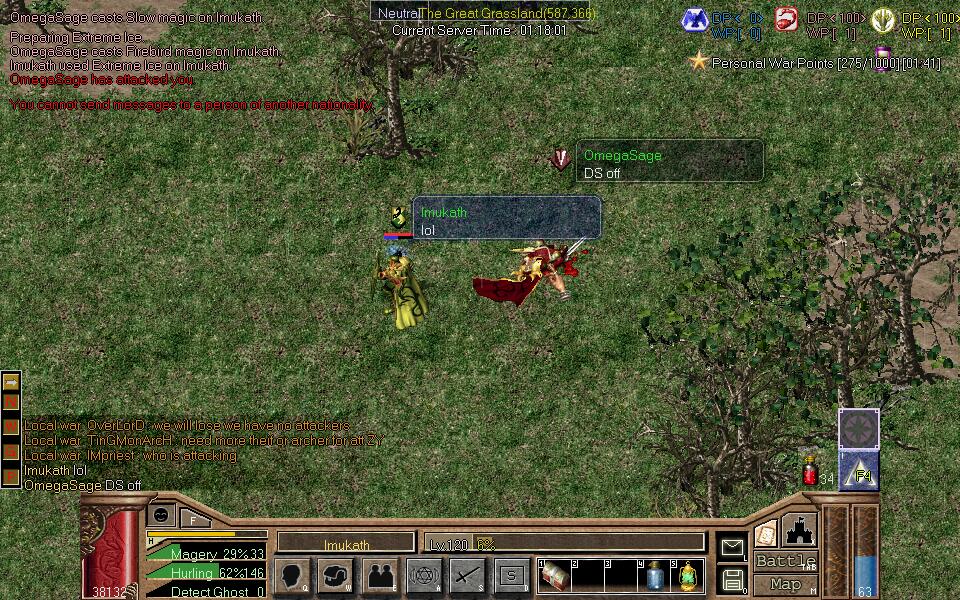
Task: Open the Map button
Action: coord(785,584)
